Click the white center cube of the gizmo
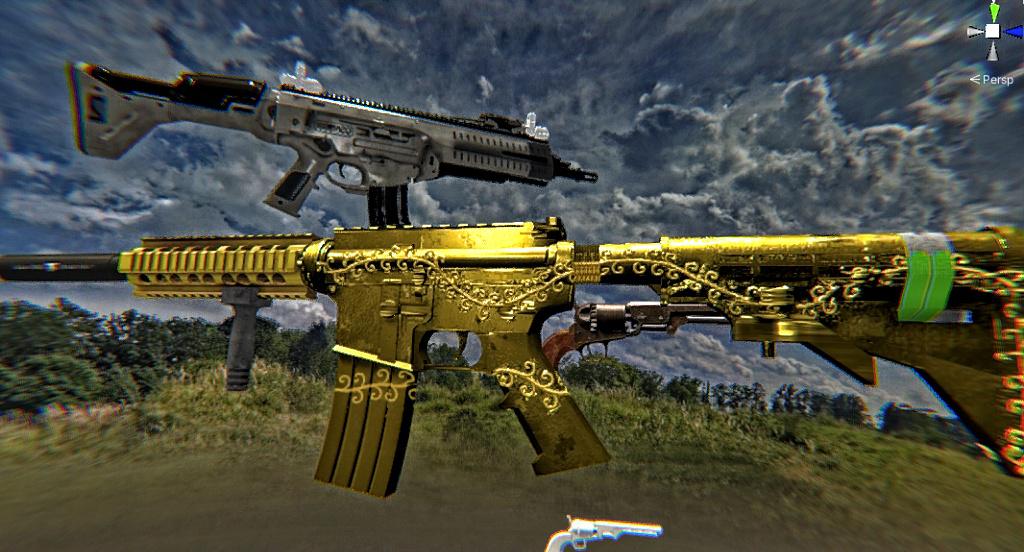This screenshot has height=552, width=1024. pos(992,31)
